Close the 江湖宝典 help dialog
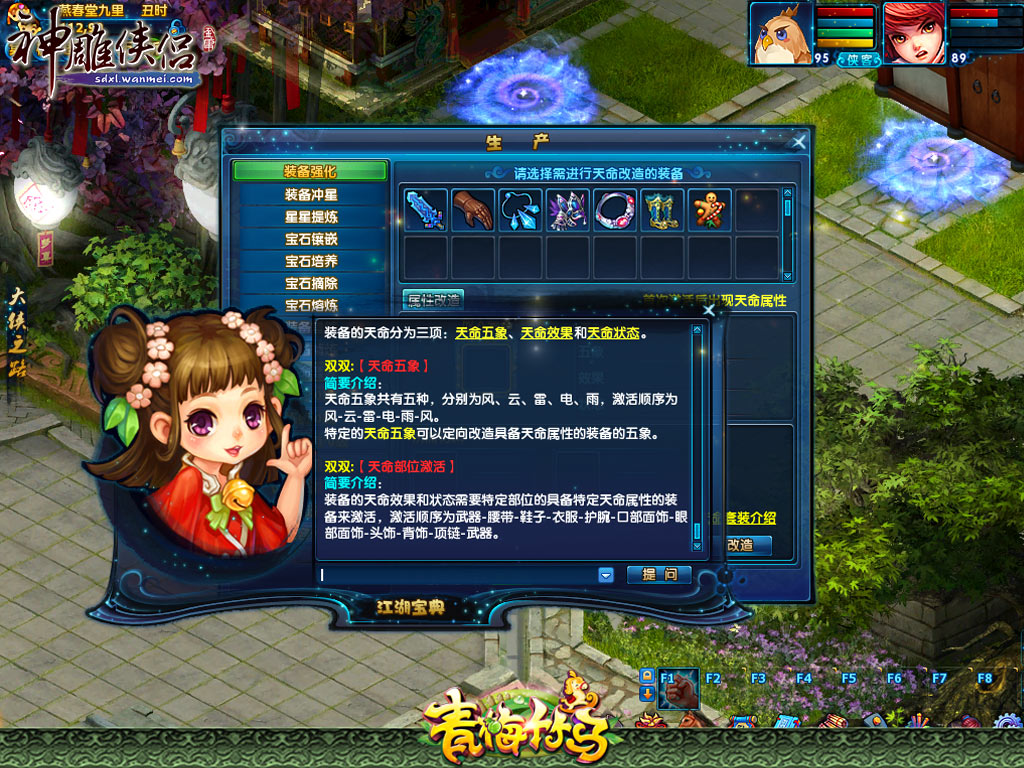 [709, 310]
